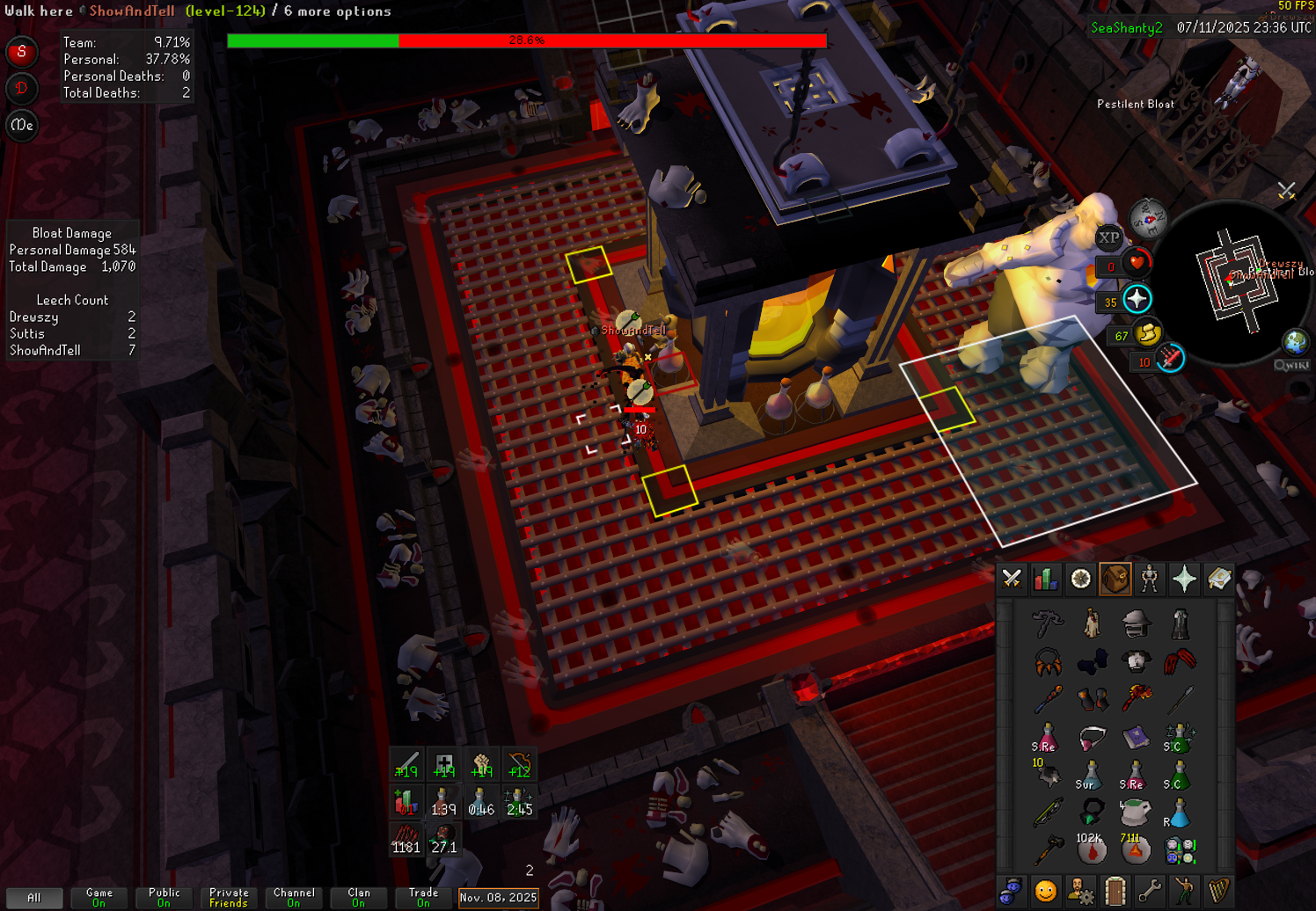The image size is (1316, 911).
Task: Open the Music Player harp tab
Action: pos(1218,892)
